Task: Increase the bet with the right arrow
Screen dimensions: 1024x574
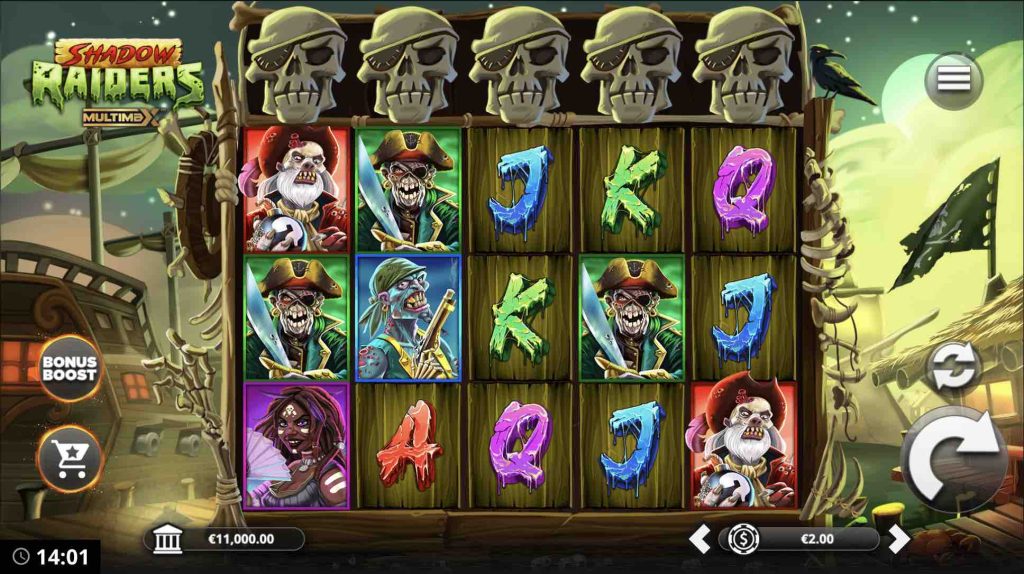Action: pyautogui.click(x=899, y=540)
